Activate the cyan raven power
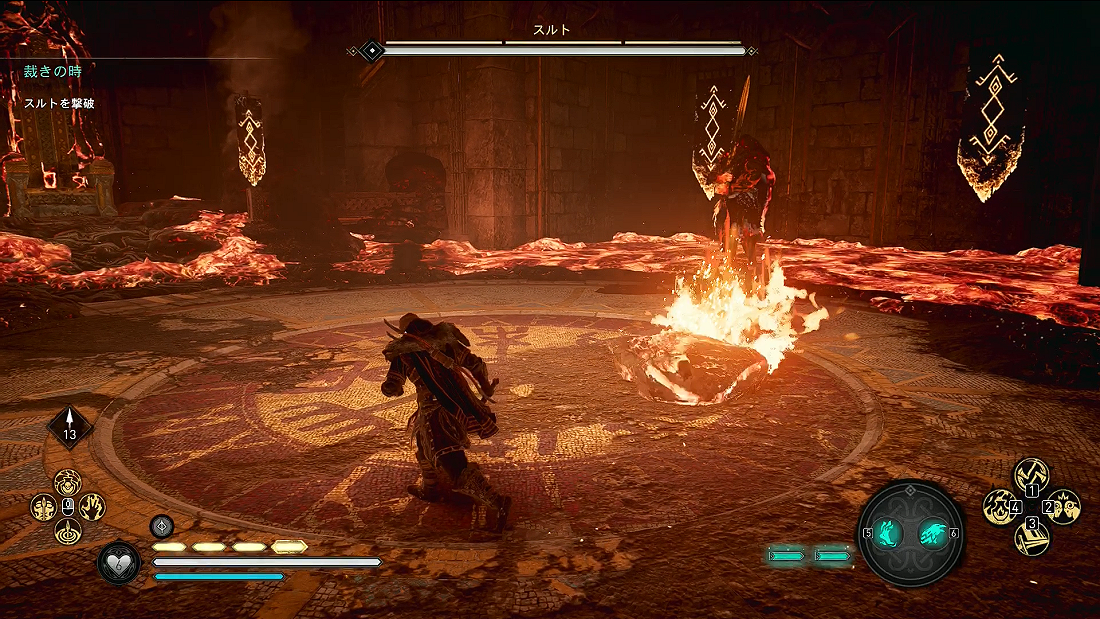 tap(933, 534)
